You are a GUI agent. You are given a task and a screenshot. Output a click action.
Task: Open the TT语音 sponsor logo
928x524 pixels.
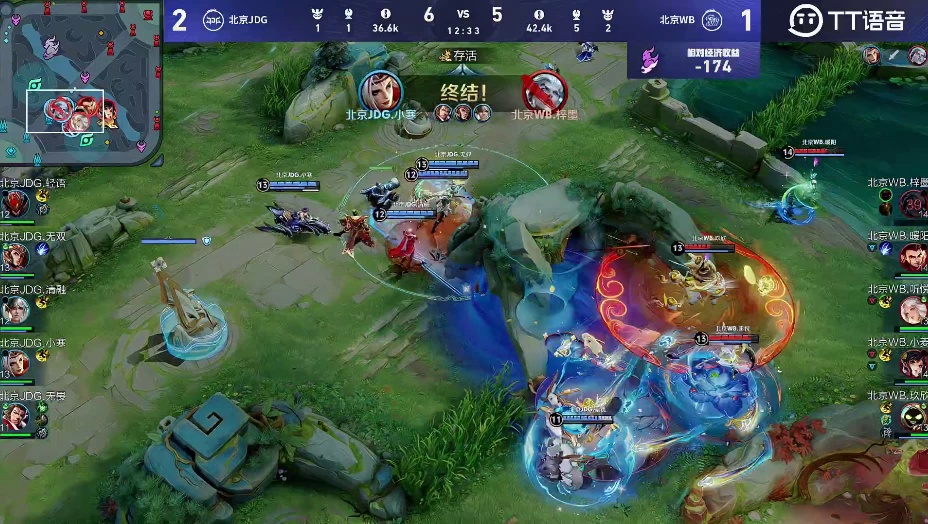point(846,20)
